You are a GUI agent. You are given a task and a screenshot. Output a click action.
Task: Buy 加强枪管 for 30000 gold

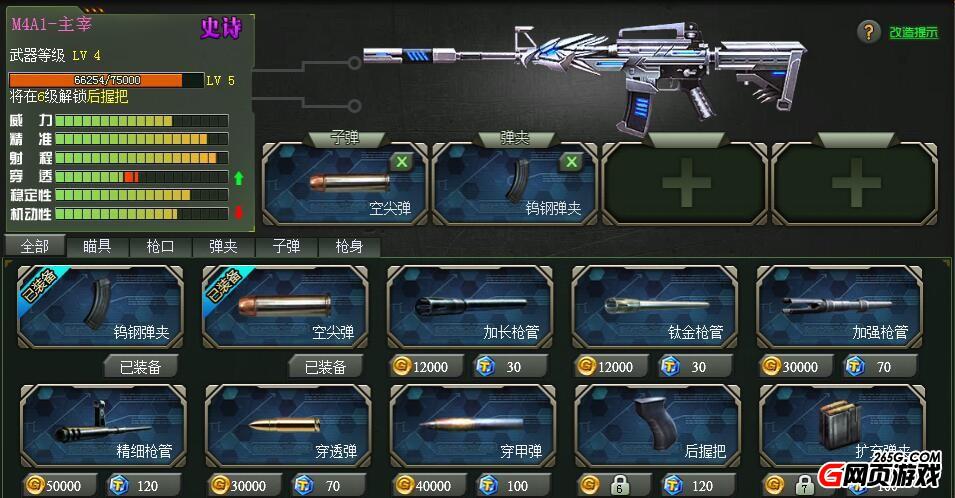pos(790,367)
